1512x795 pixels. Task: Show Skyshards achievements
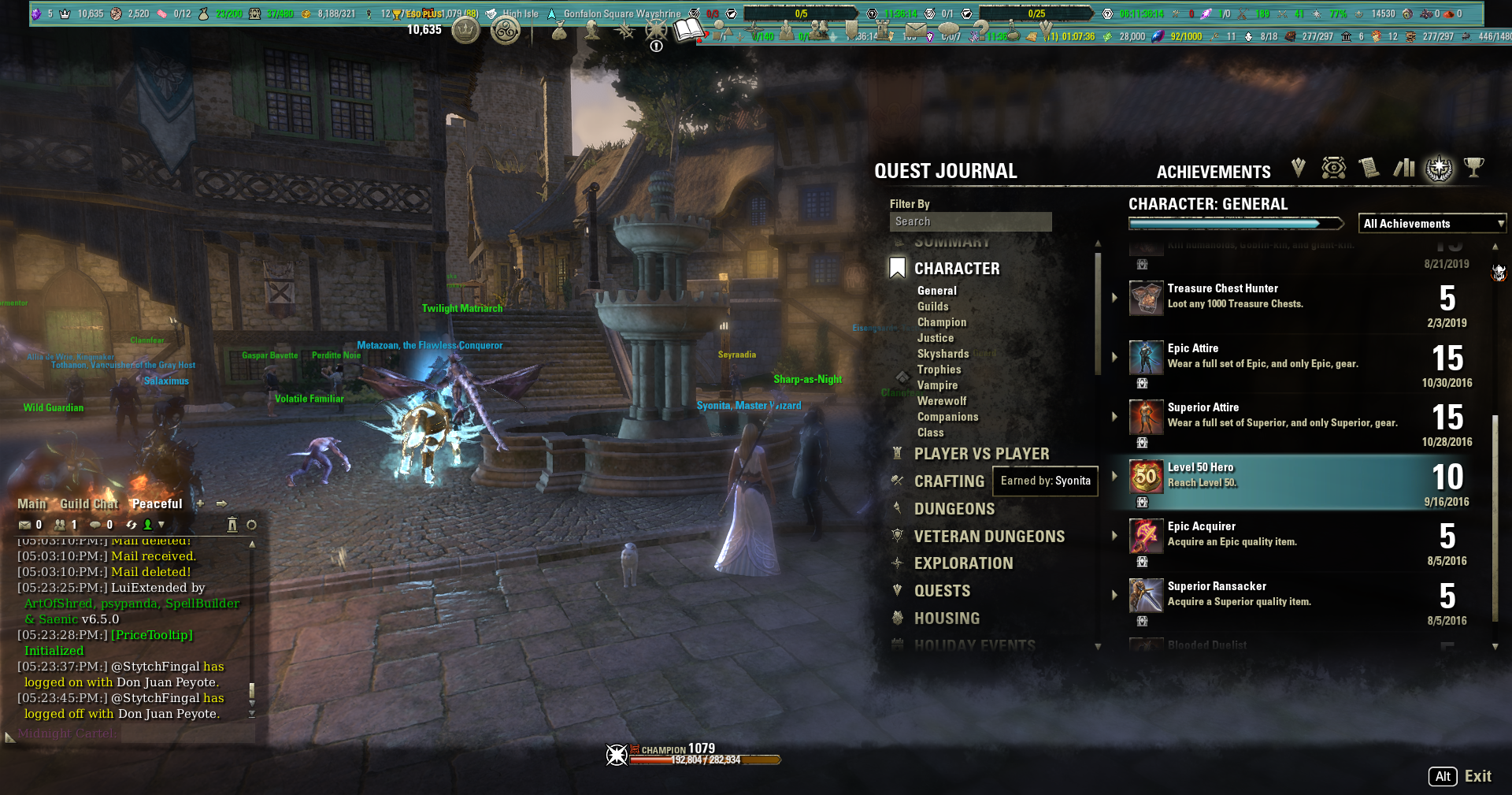943,354
